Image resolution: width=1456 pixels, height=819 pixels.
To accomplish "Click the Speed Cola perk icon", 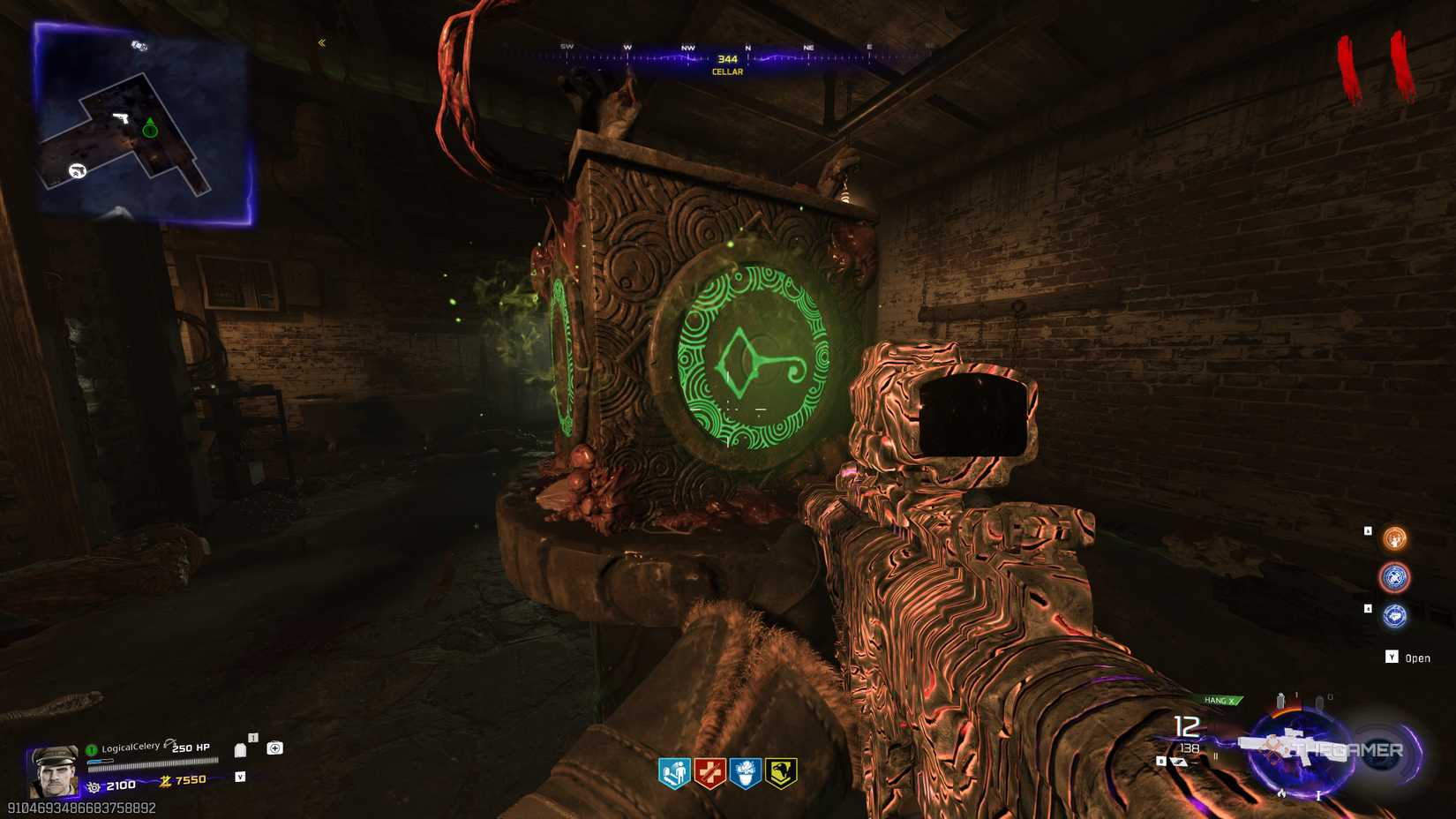I will (676, 771).
